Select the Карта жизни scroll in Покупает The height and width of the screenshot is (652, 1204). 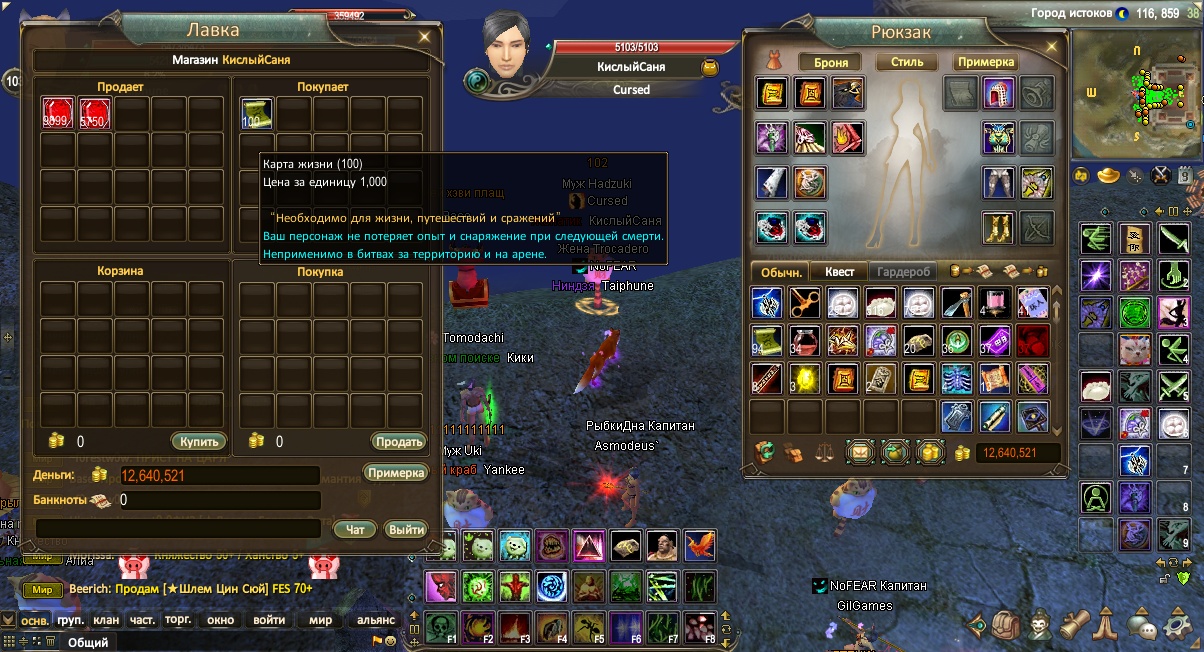tap(256, 114)
